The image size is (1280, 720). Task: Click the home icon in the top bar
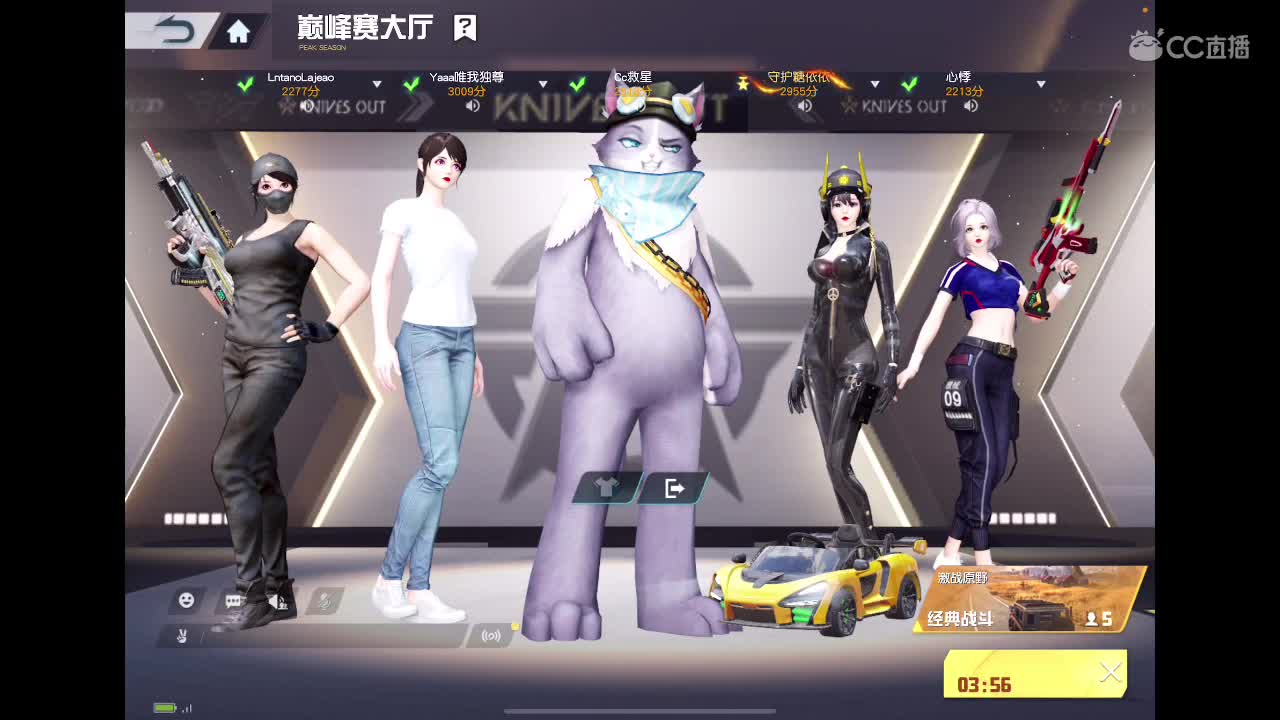(237, 31)
